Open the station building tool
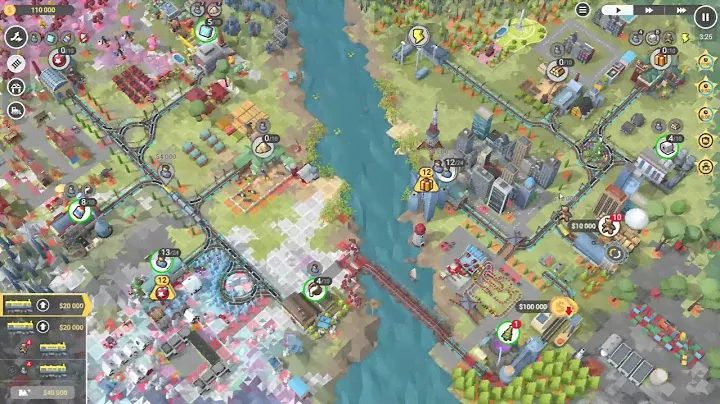Image resolution: width=720 pixels, height=404 pixels. (16, 86)
